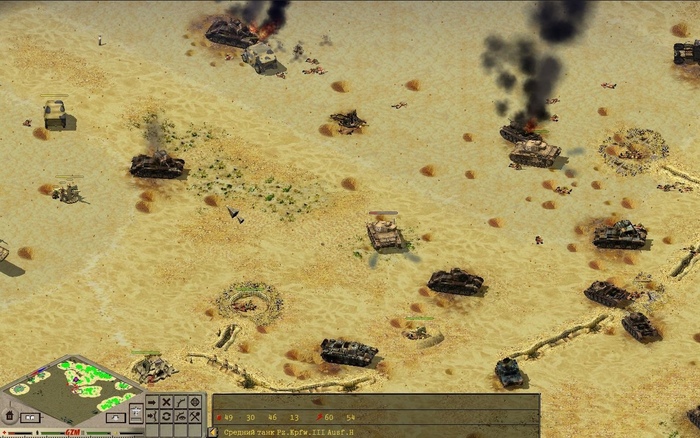Select the Pz.Kpfw.III tank with the marker

pyautogui.click(x=384, y=234)
